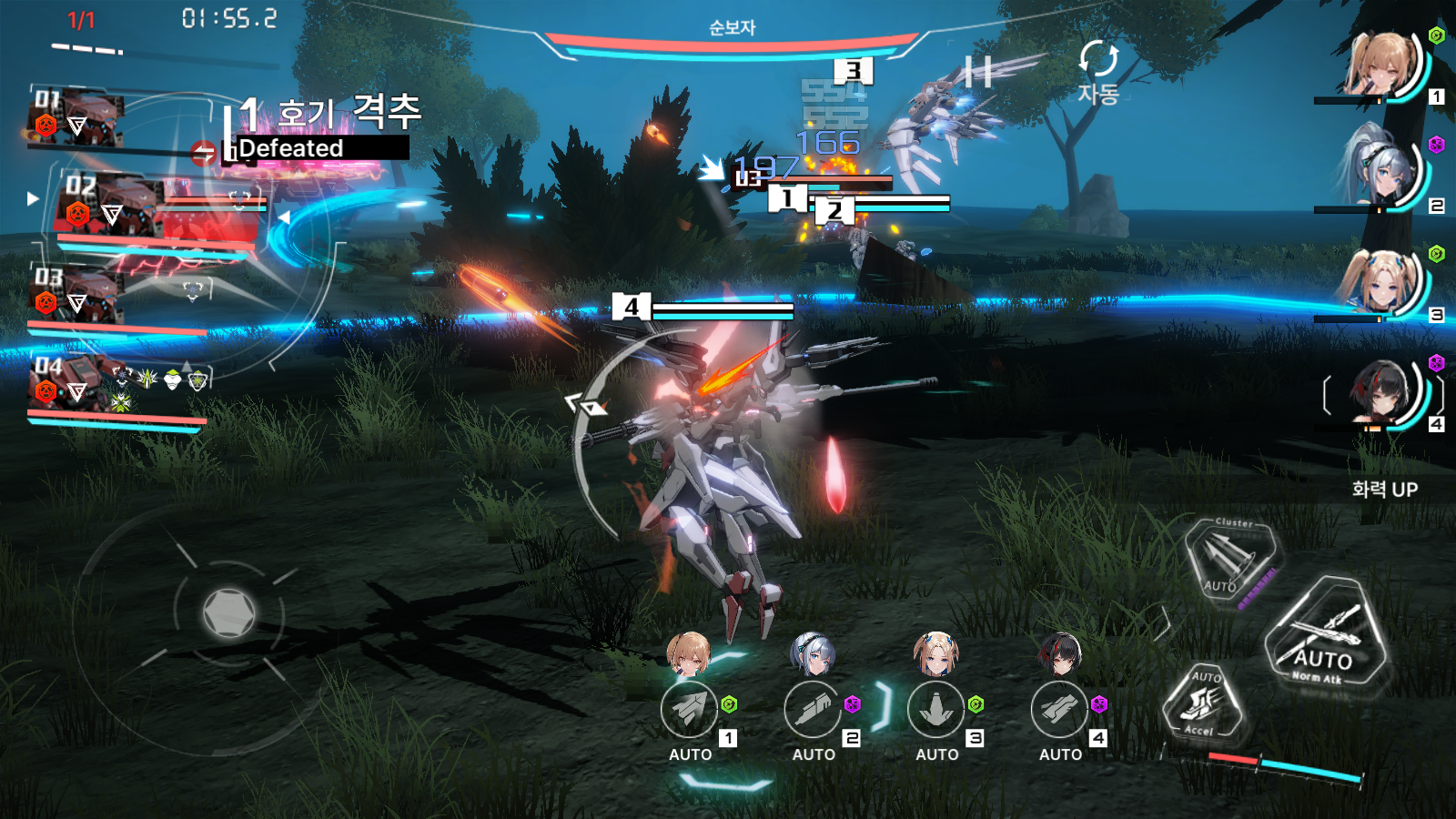Trigger squad member 4's AUTO skill
Viewport: 1456px width, 819px height.
coord(1059,710)
